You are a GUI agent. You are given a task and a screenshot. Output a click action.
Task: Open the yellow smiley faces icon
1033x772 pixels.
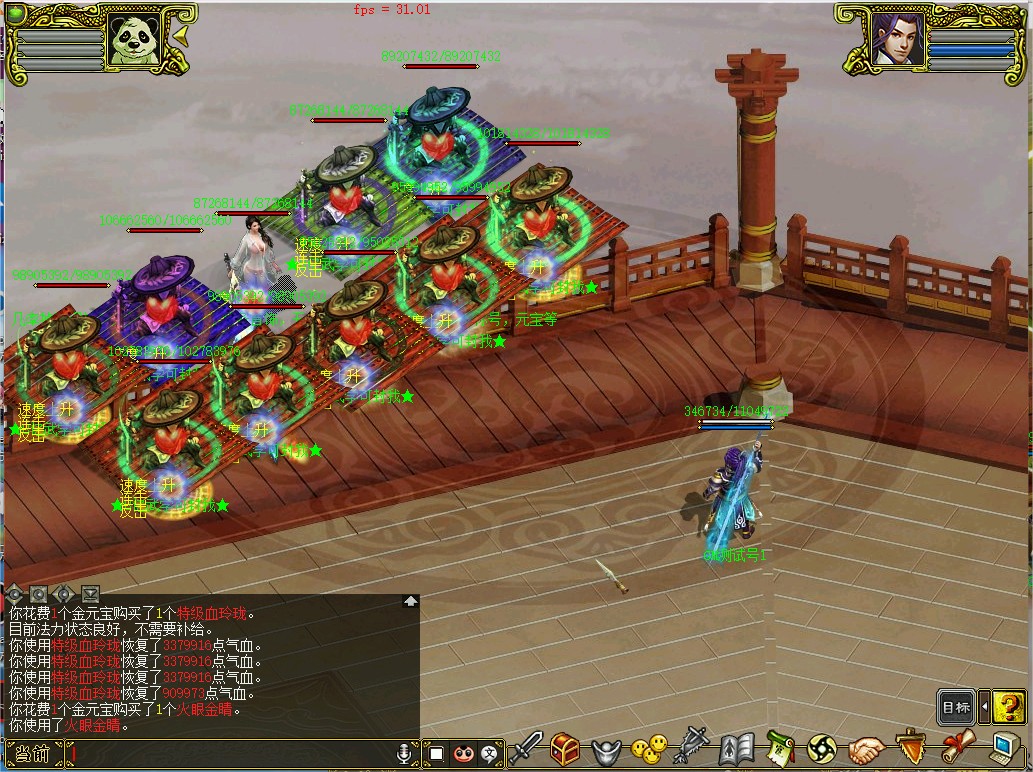point(651,748)
